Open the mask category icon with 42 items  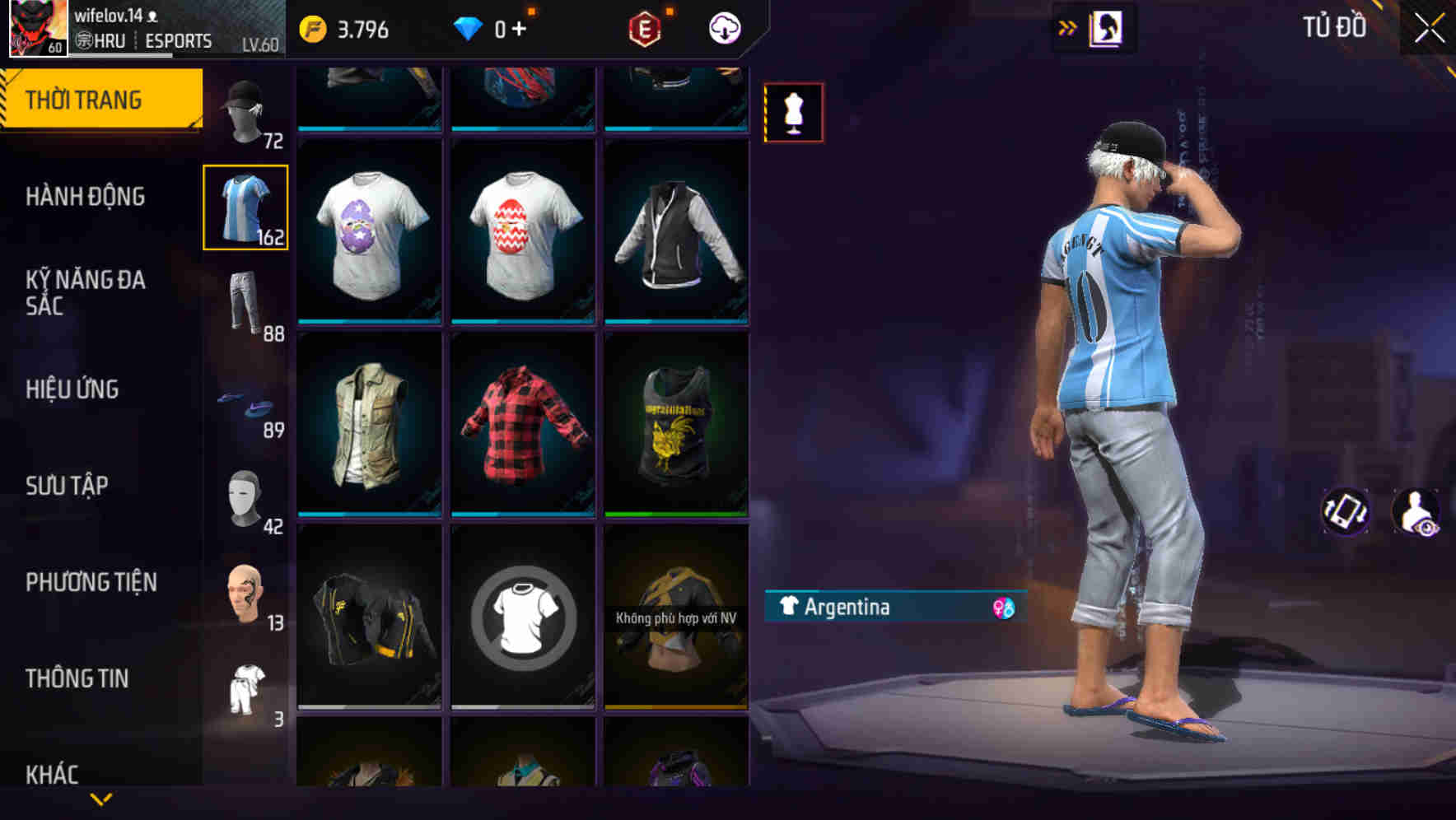[x=245, y=494]
